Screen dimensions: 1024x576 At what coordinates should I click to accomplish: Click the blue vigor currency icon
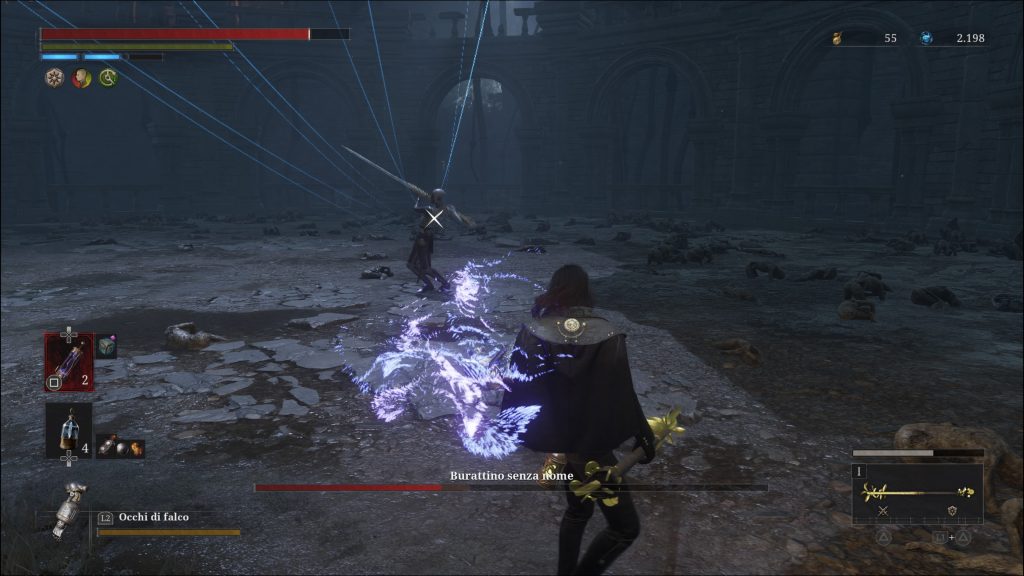pos(926,39)
